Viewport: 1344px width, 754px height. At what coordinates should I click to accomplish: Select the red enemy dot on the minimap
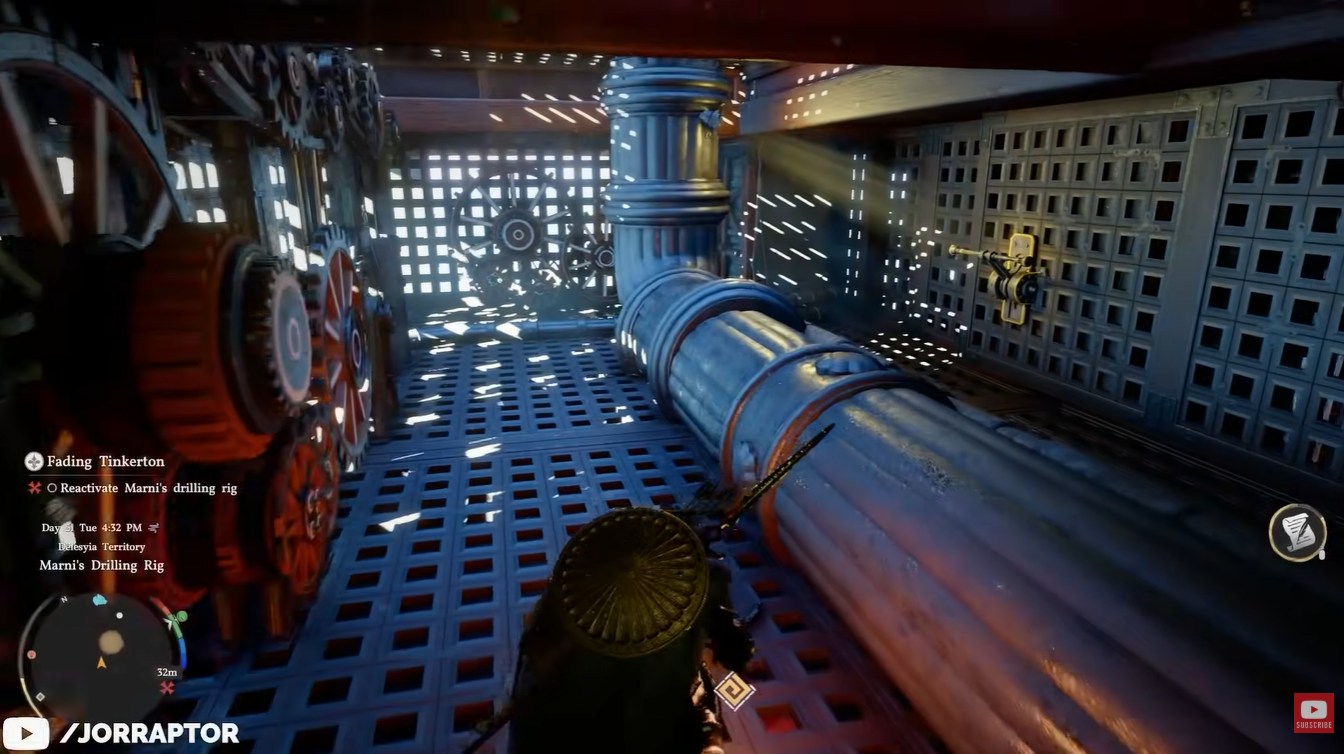[x=29, y=655]
